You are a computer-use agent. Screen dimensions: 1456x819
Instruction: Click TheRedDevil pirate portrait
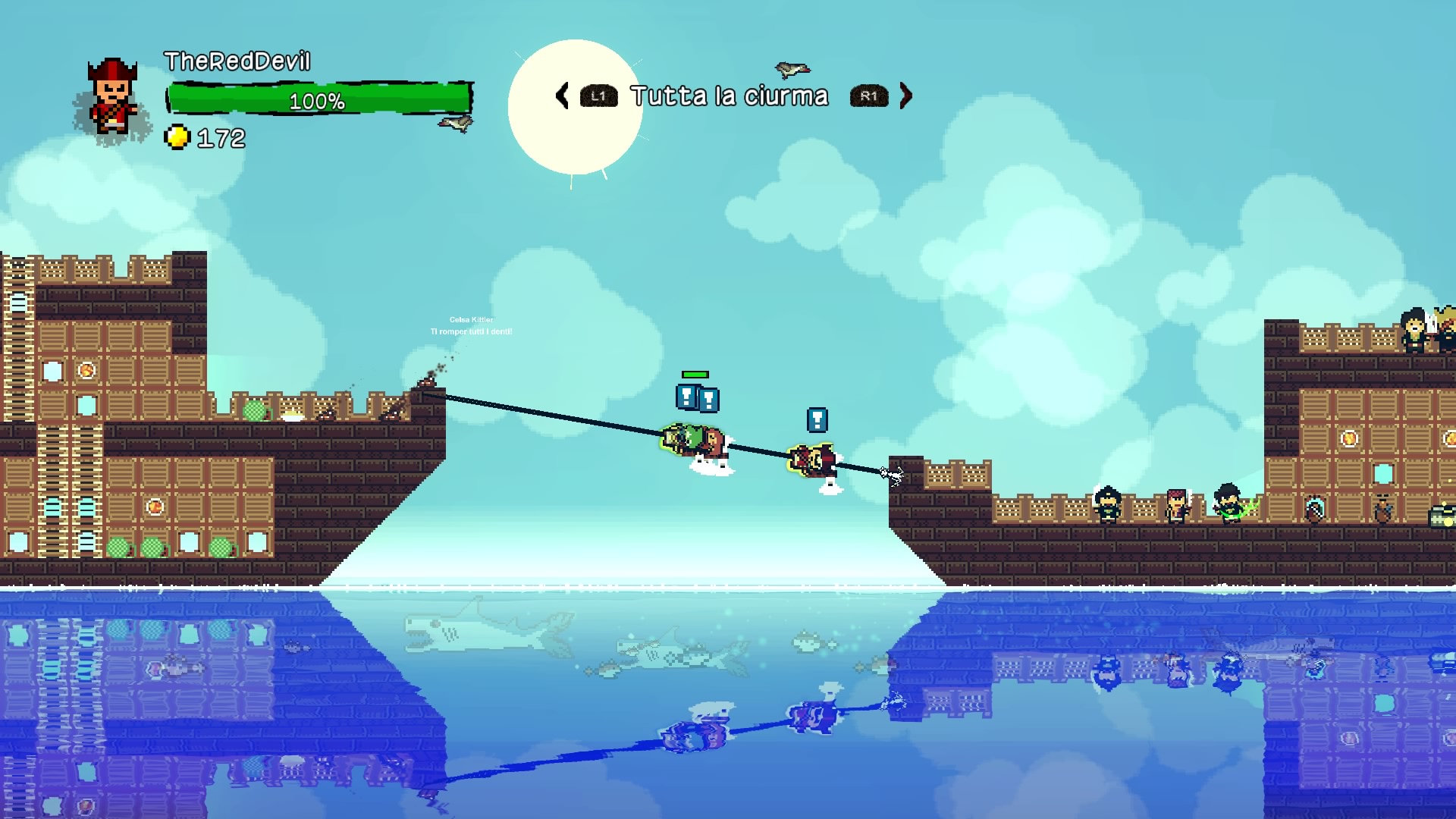click(112, 99)
